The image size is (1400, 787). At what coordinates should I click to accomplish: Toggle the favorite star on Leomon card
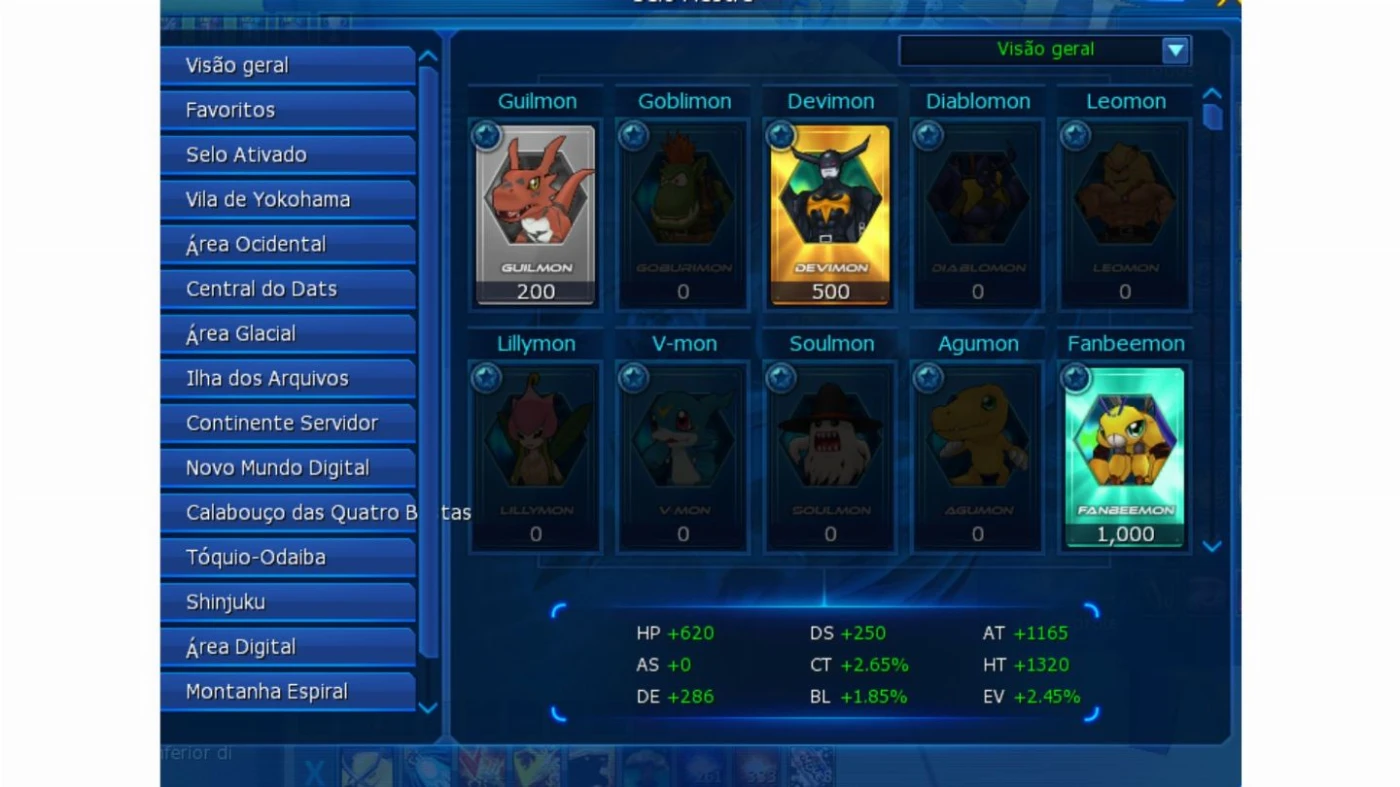pyautogui.click(x=1076, y=135)
